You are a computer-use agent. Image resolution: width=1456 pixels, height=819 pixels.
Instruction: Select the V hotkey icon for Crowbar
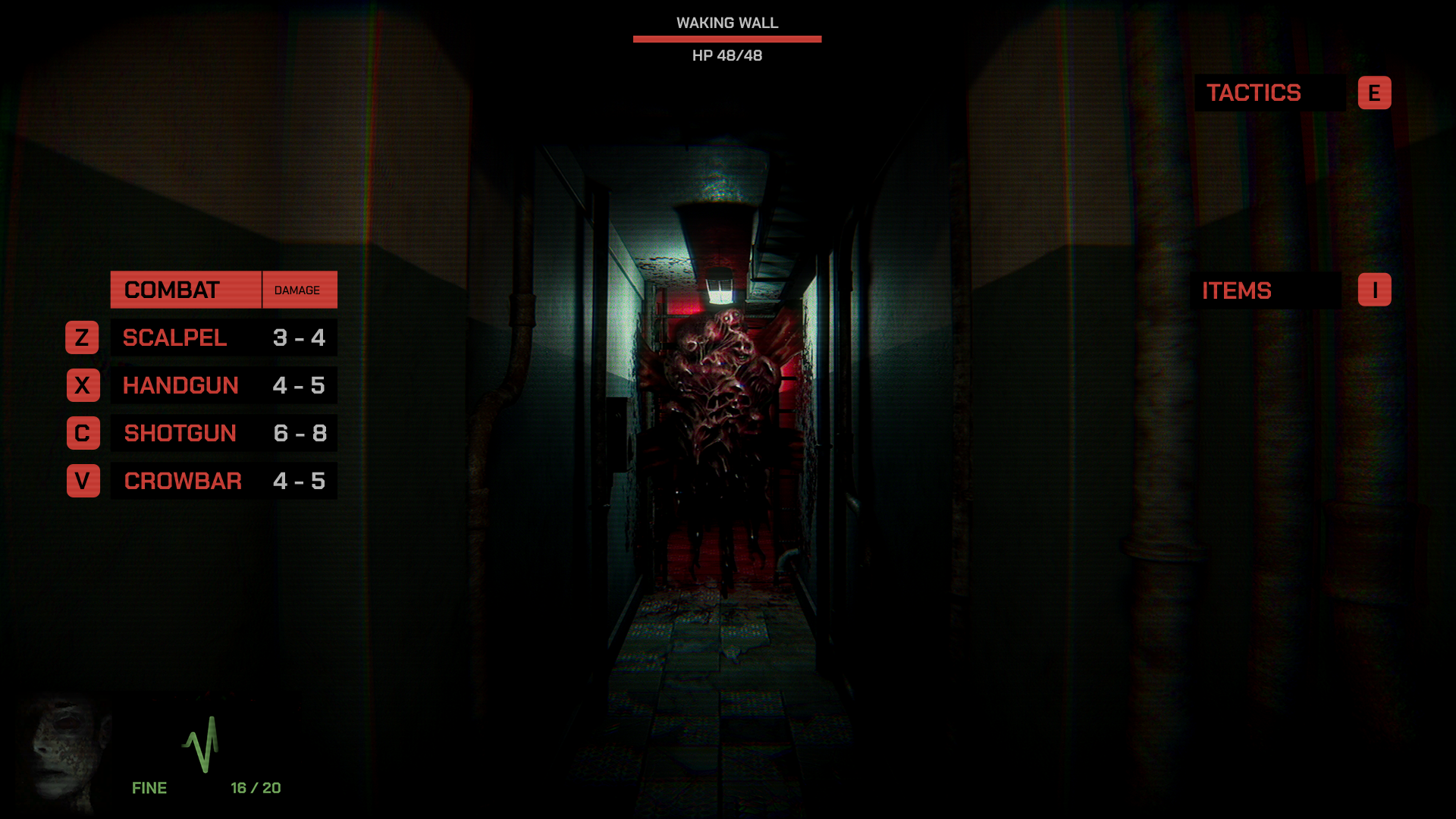coord(83,480)
